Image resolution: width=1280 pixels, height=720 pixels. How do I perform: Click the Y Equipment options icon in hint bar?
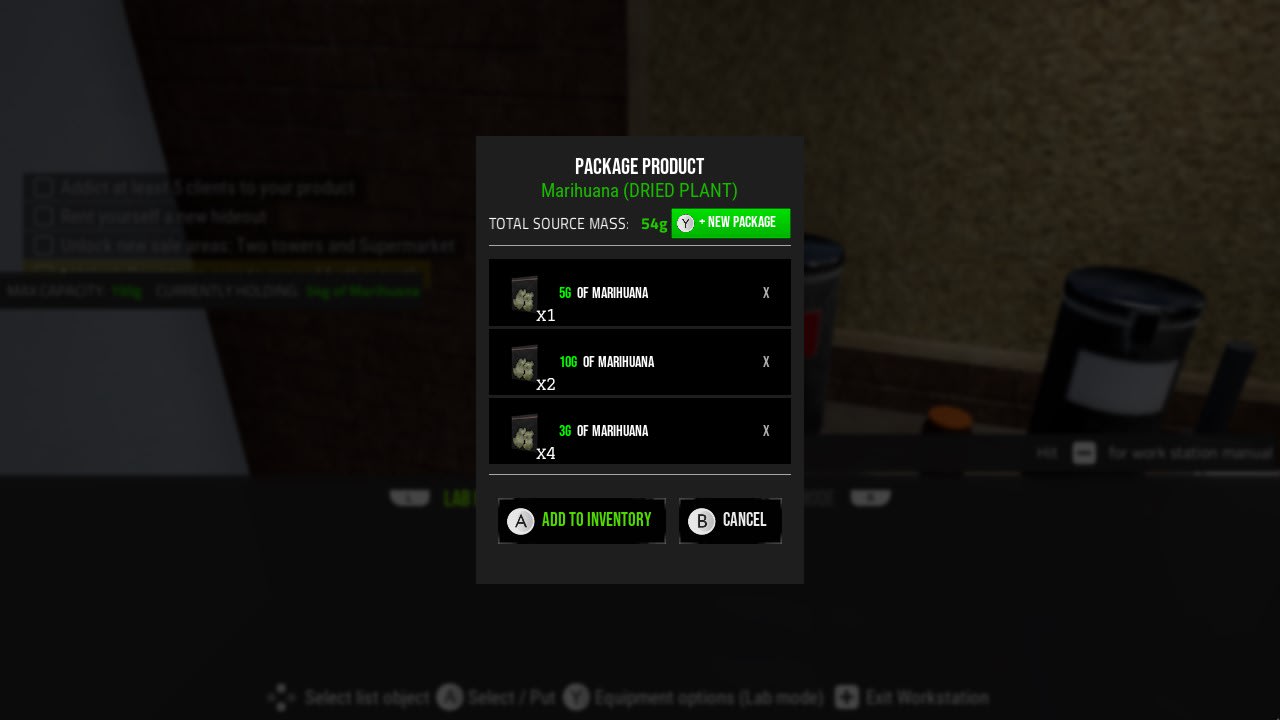coord(577,697)
